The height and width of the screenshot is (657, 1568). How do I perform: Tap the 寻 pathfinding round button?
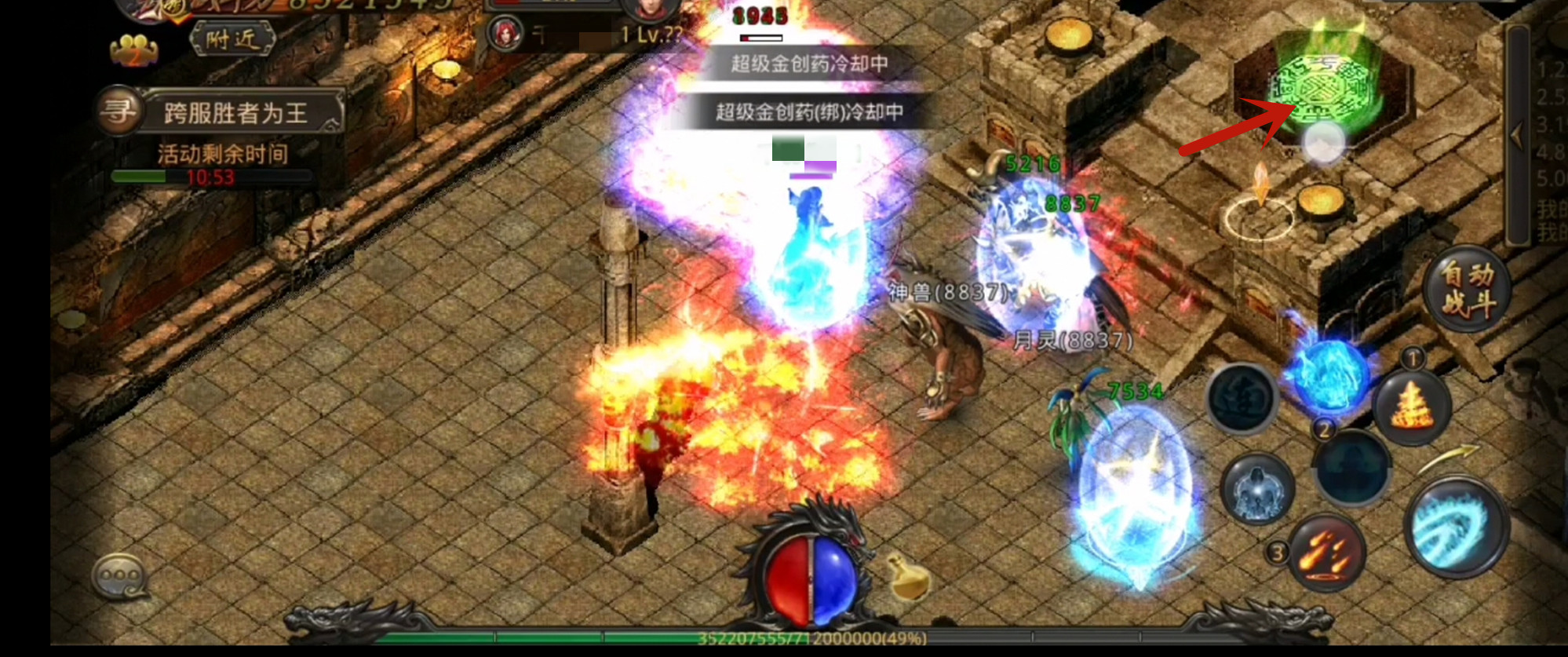point(118,111)
